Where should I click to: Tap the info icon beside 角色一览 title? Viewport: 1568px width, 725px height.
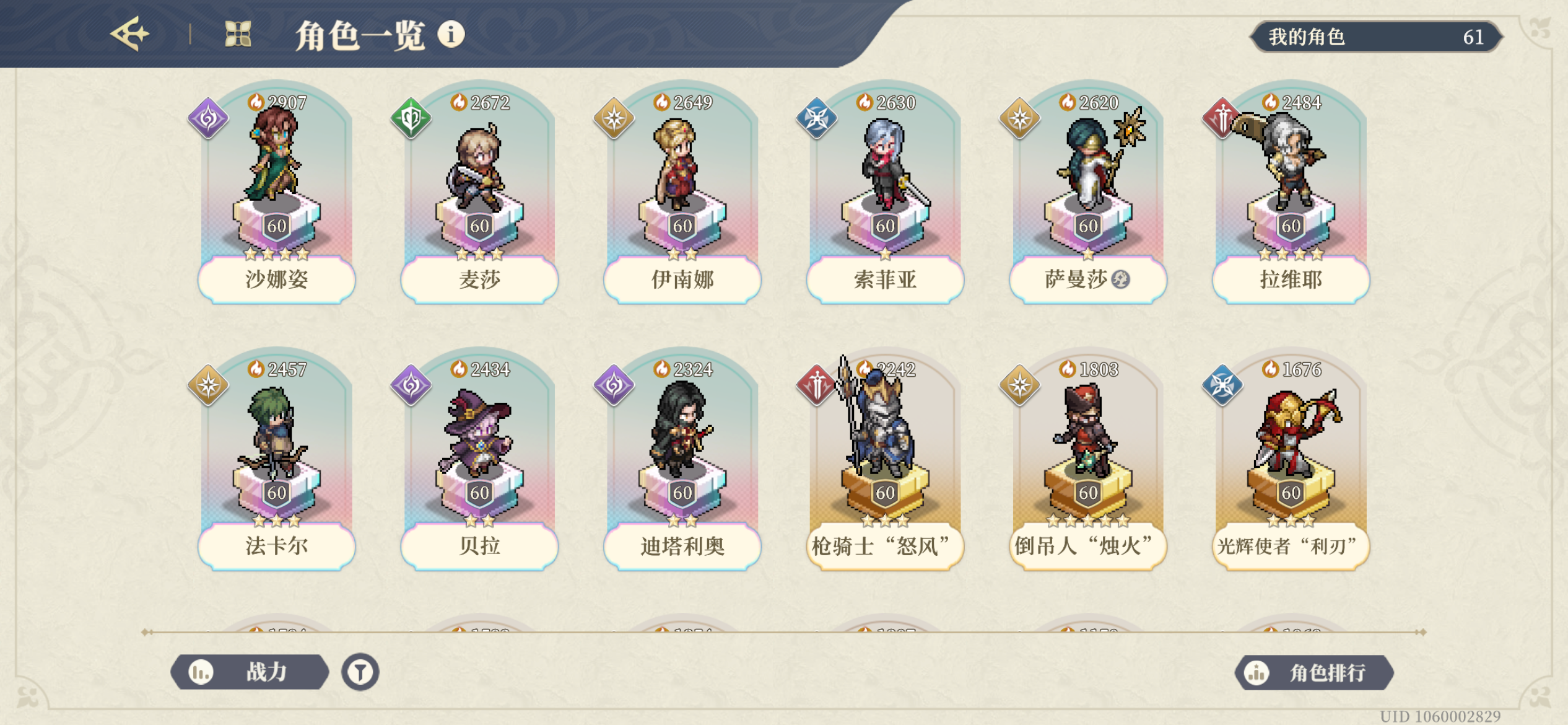(451, 35)
